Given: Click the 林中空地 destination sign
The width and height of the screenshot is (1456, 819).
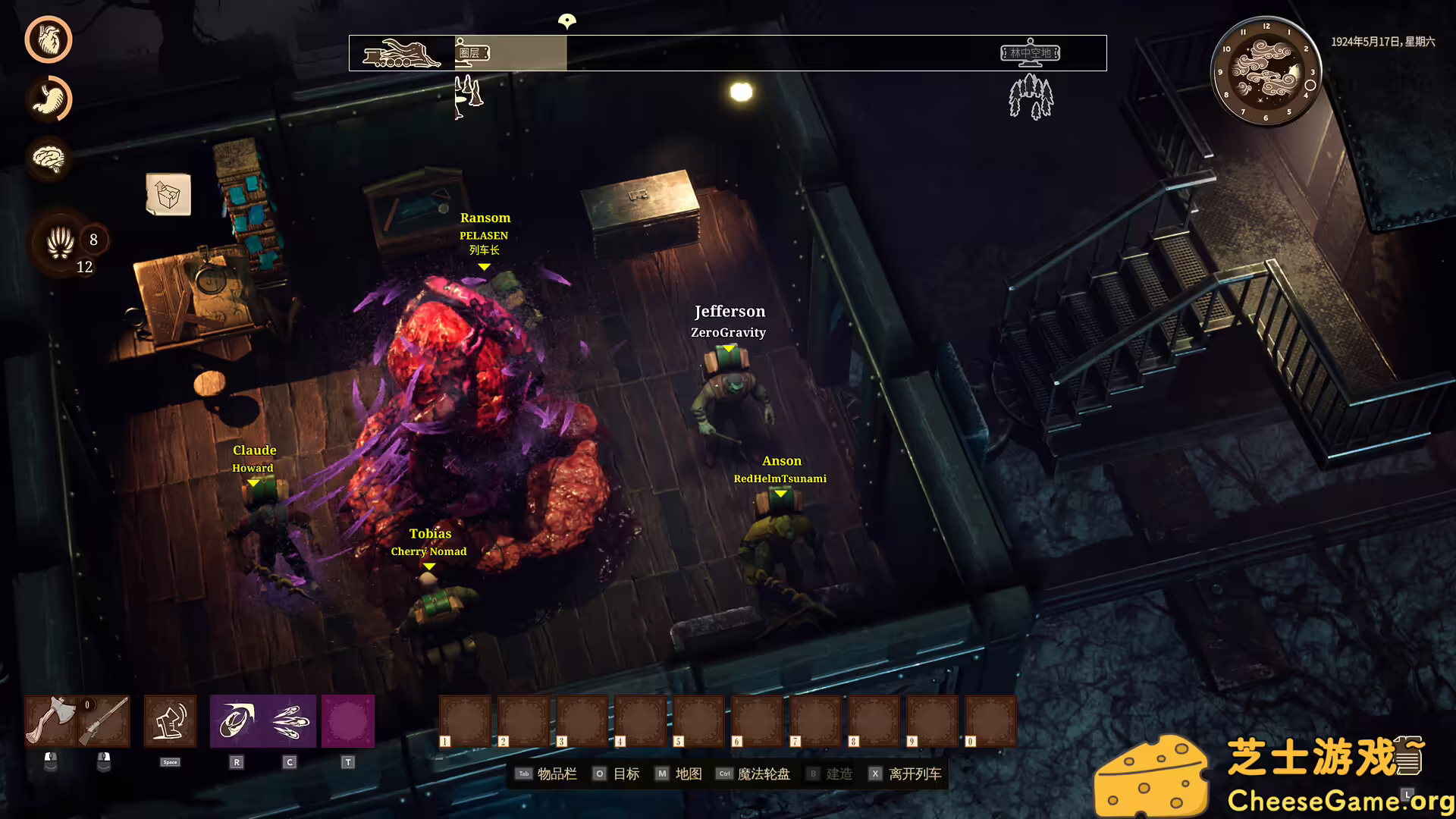Looking at the screenshot, I should pos(1031,53).
